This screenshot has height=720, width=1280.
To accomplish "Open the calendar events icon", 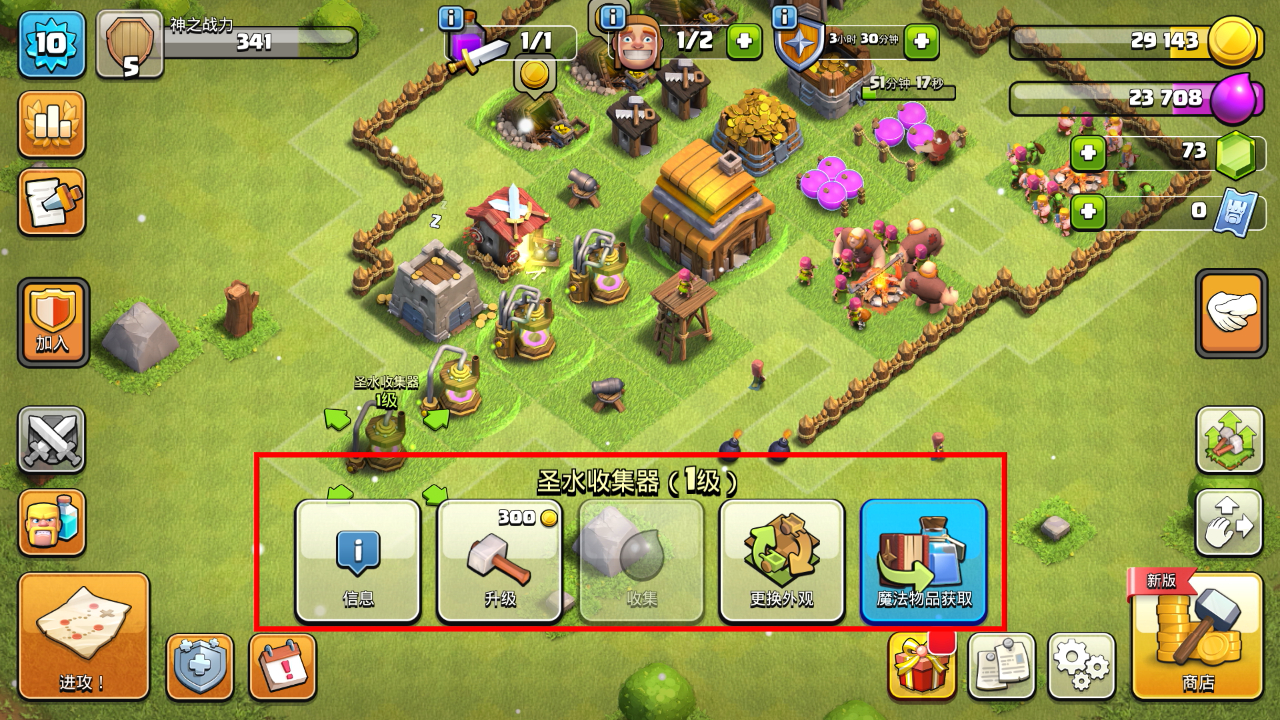I will click(x=282, y=665).
